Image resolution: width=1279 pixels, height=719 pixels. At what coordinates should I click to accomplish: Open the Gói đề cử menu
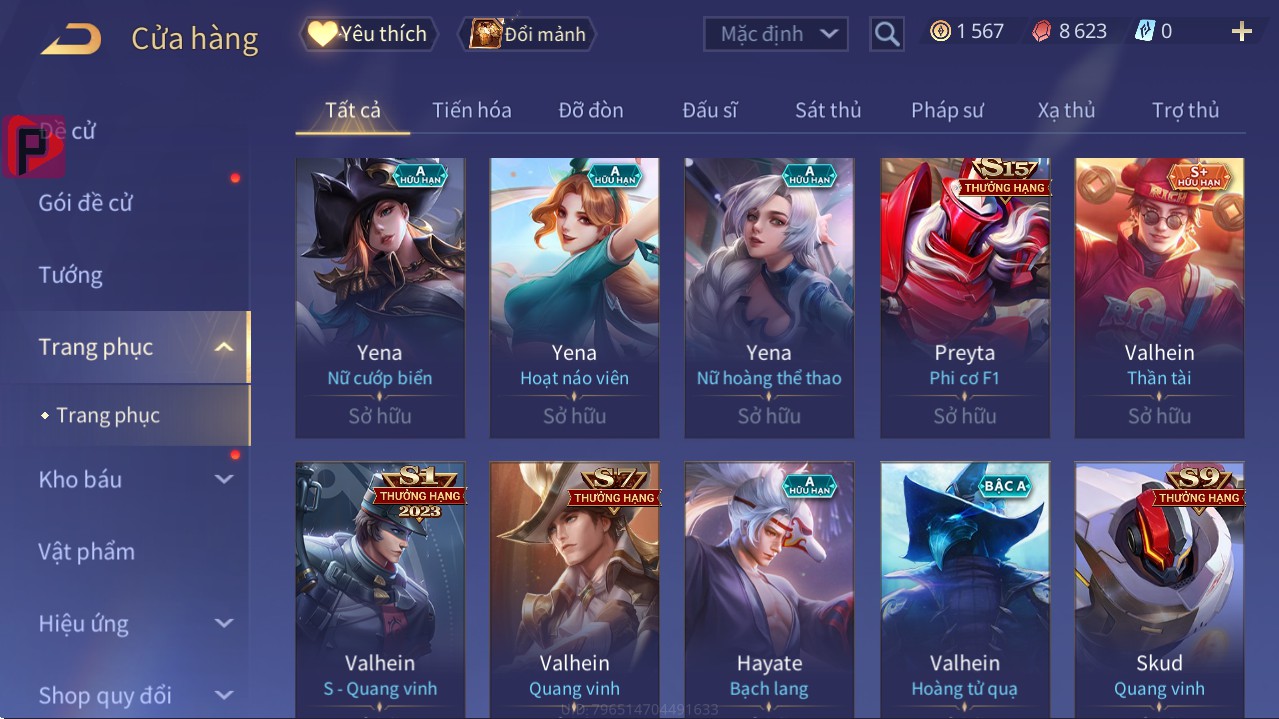tap(86, 203)
